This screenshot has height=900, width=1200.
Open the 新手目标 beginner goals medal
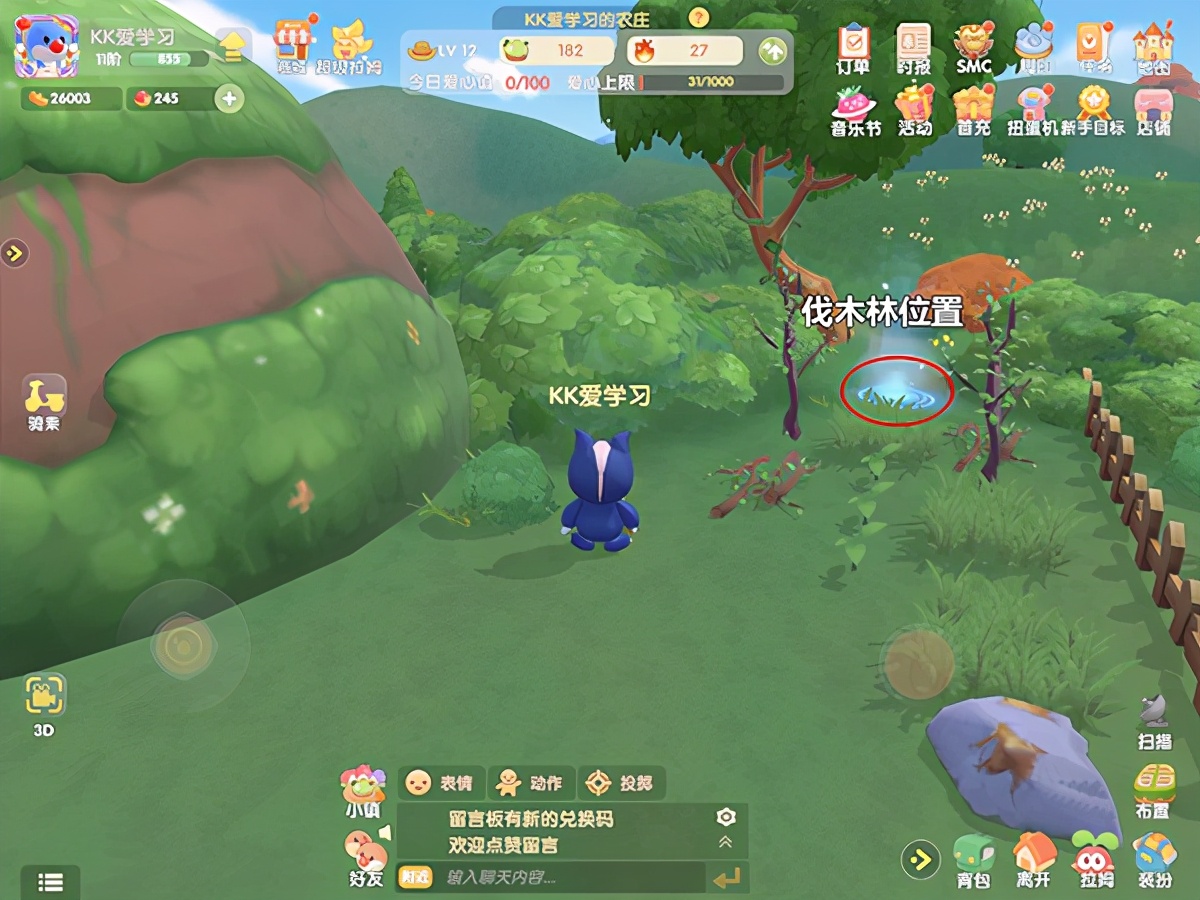pyautogui.click(x=1093, y=108)
